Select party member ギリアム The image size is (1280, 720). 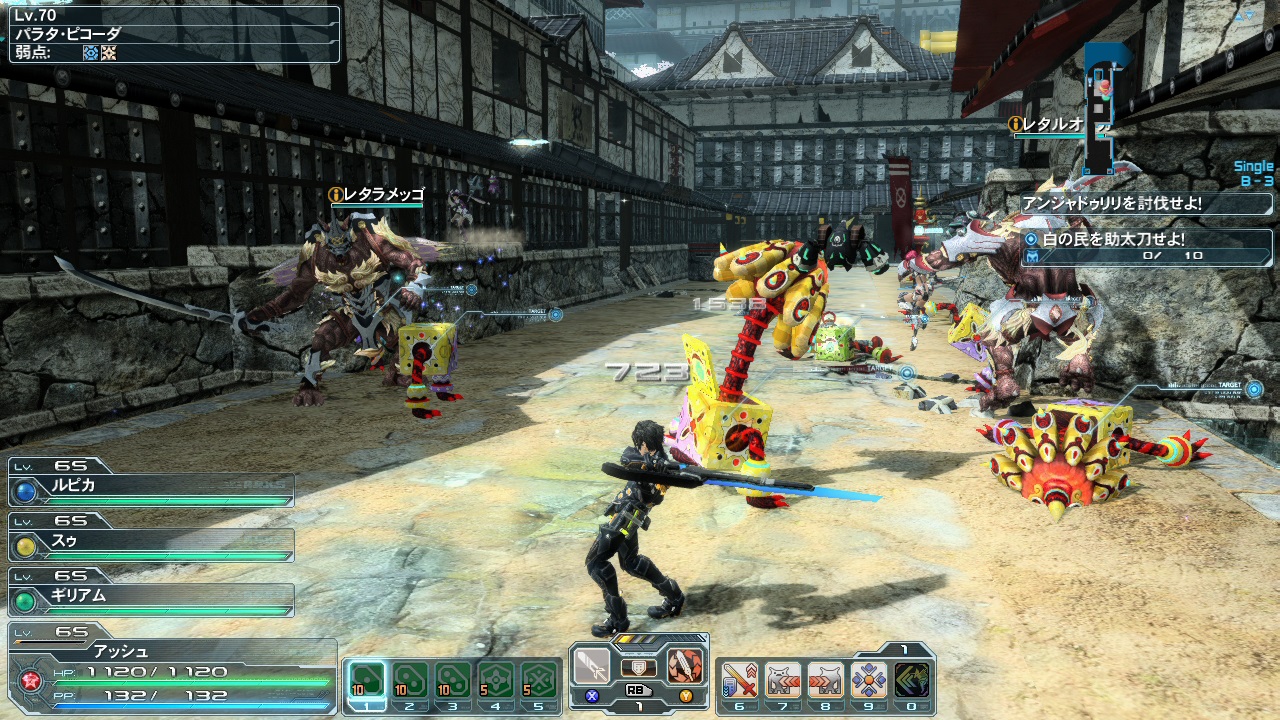pos(152,600)
